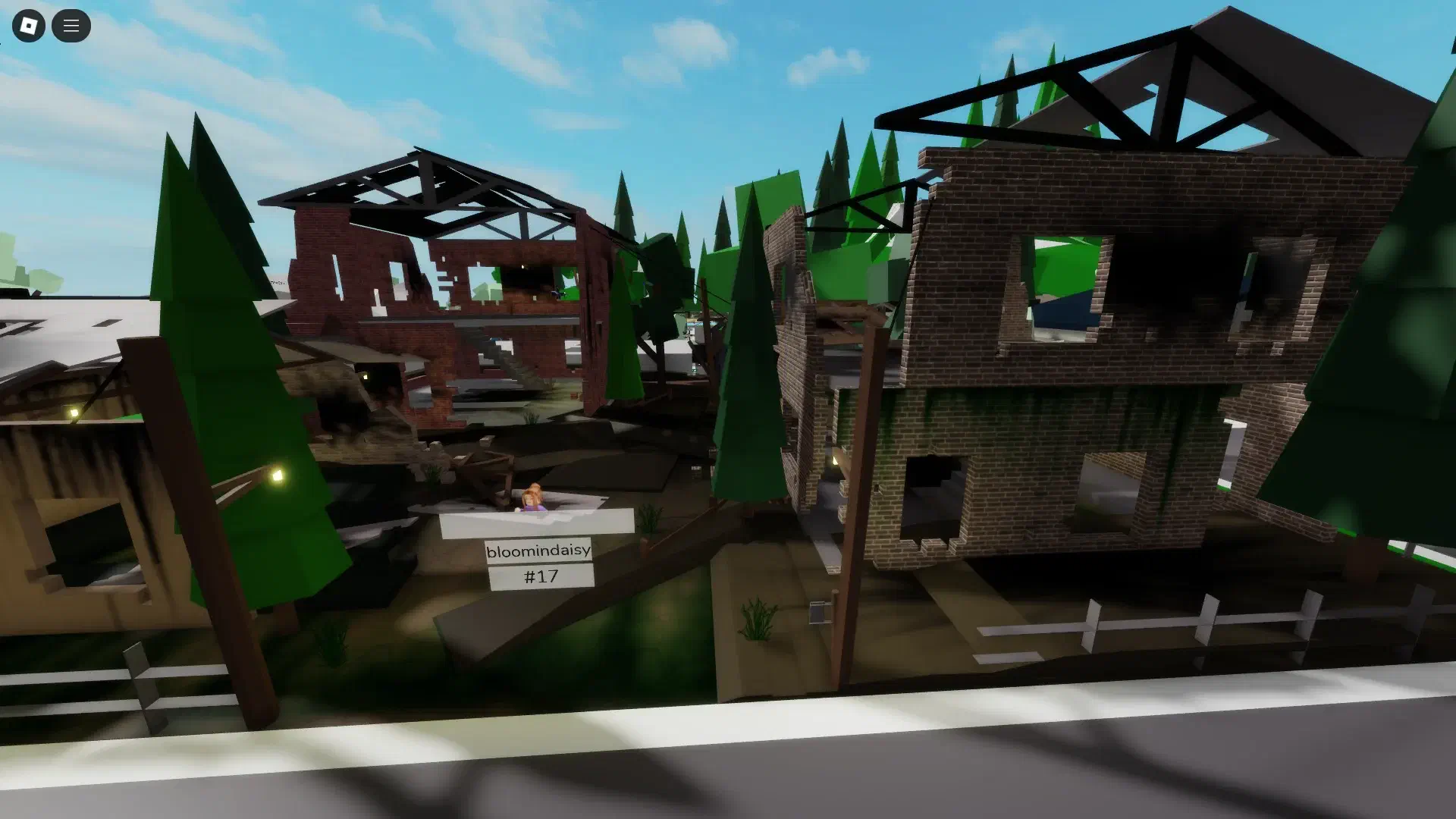Open the hamburger navigation menu
Screen dimensions: 1456x819
[x=71, y=25]
